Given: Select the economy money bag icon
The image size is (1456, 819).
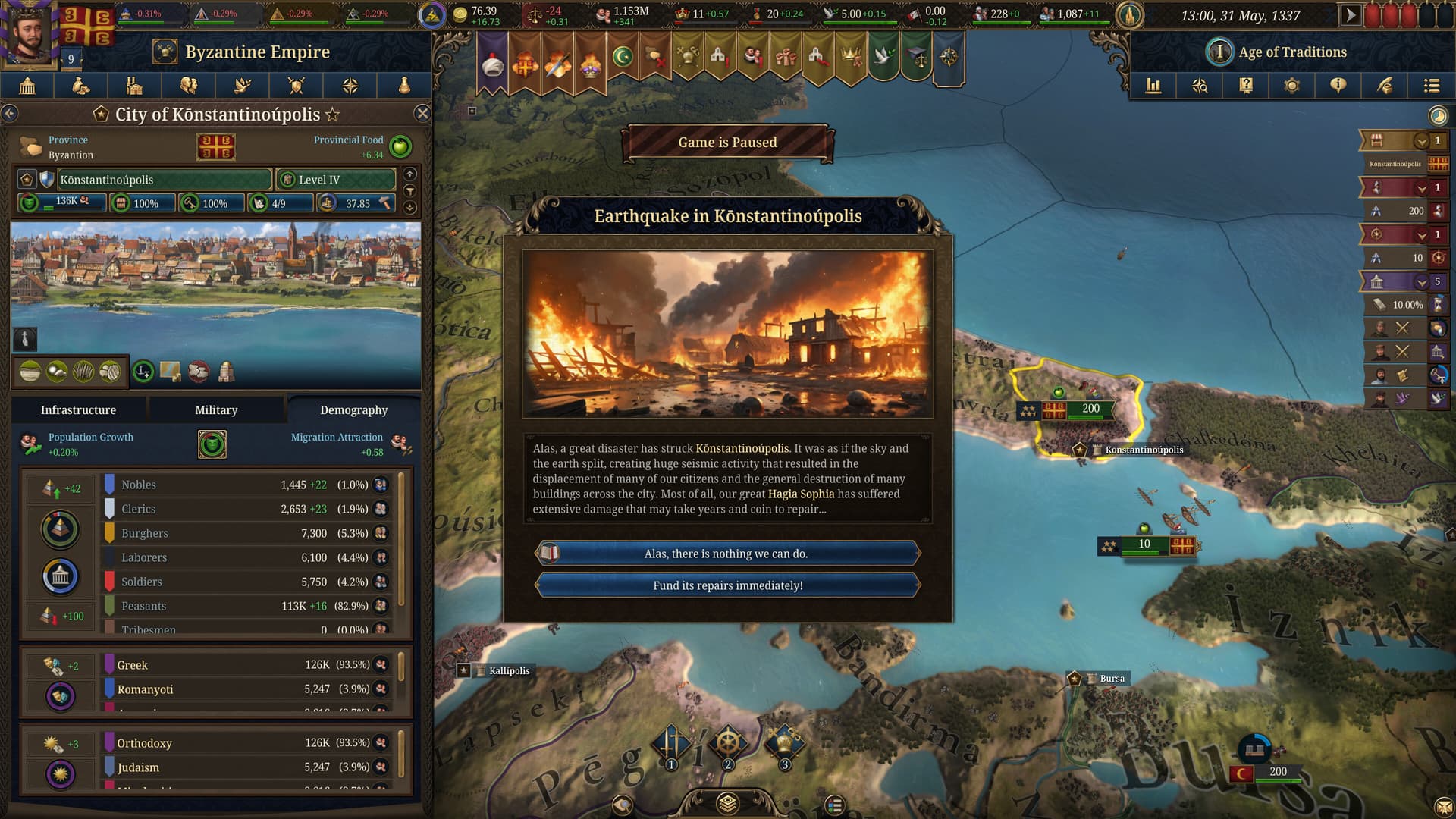Looking at the screenshot, I should [x=82, y=86].
